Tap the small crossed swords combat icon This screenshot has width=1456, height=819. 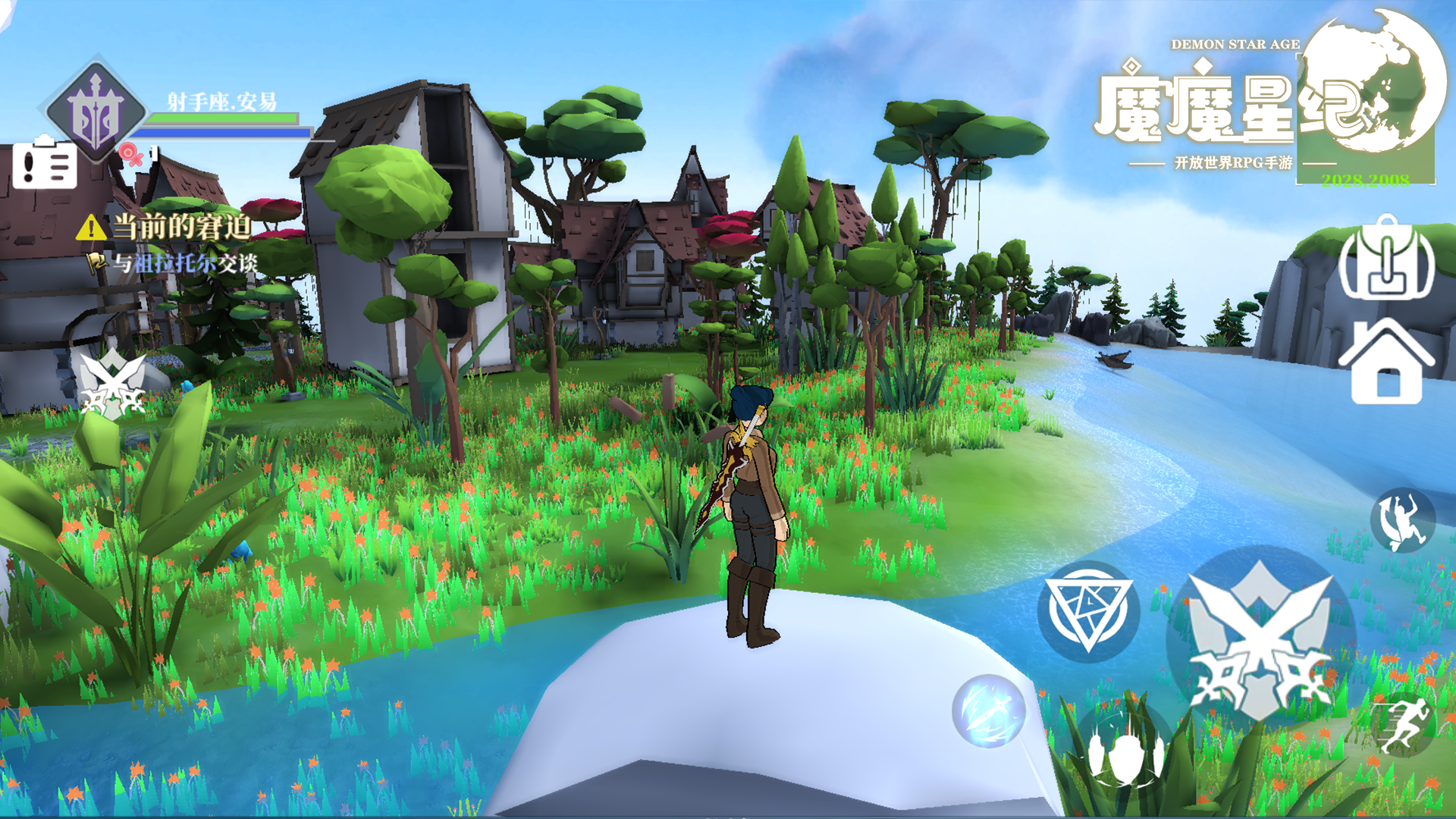tap(112, 383)
